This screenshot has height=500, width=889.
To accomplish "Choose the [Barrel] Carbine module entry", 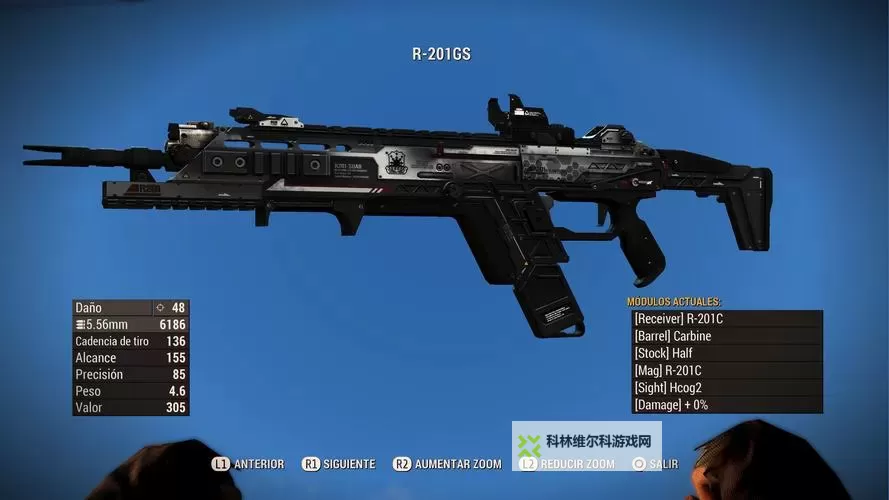I will pos(727,336).
